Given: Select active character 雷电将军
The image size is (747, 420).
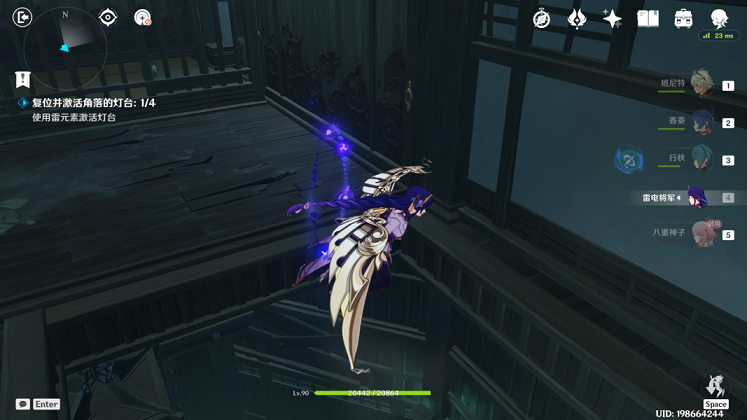Looking at the screenshot, I should coord(695,197).
